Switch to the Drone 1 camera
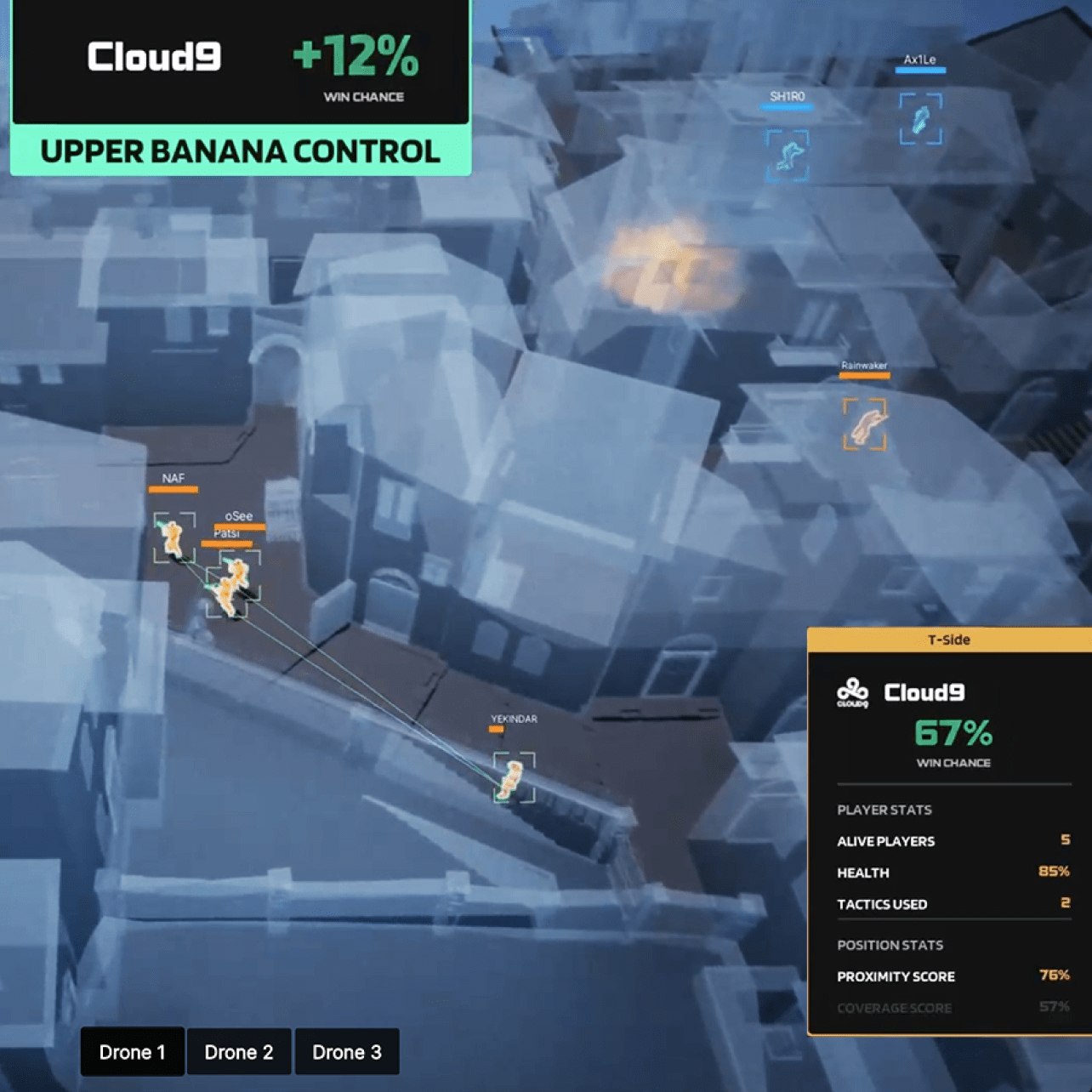 (132, 1052)
